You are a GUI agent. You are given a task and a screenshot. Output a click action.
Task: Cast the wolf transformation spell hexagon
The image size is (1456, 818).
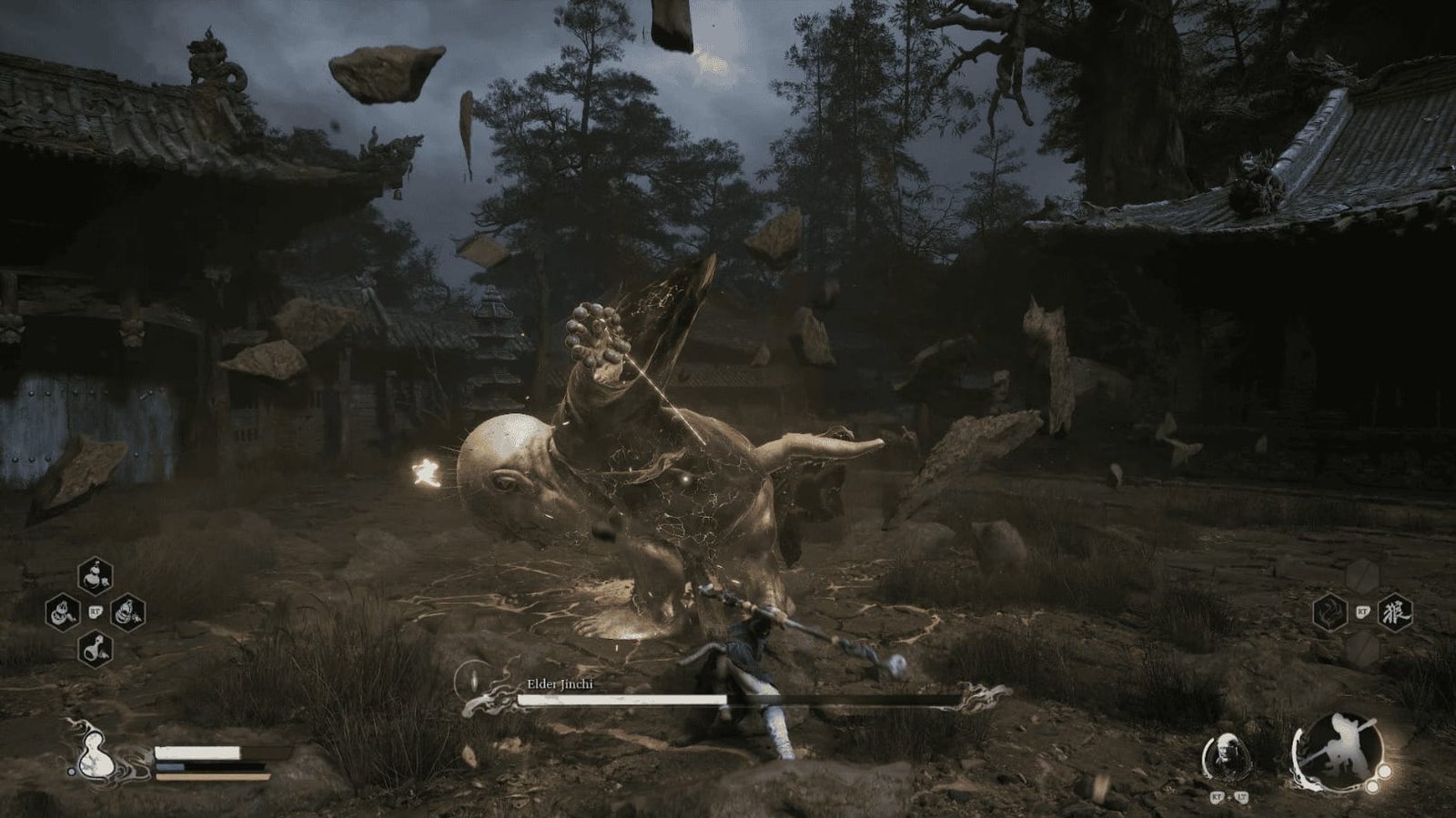[x=1394, y=611]
